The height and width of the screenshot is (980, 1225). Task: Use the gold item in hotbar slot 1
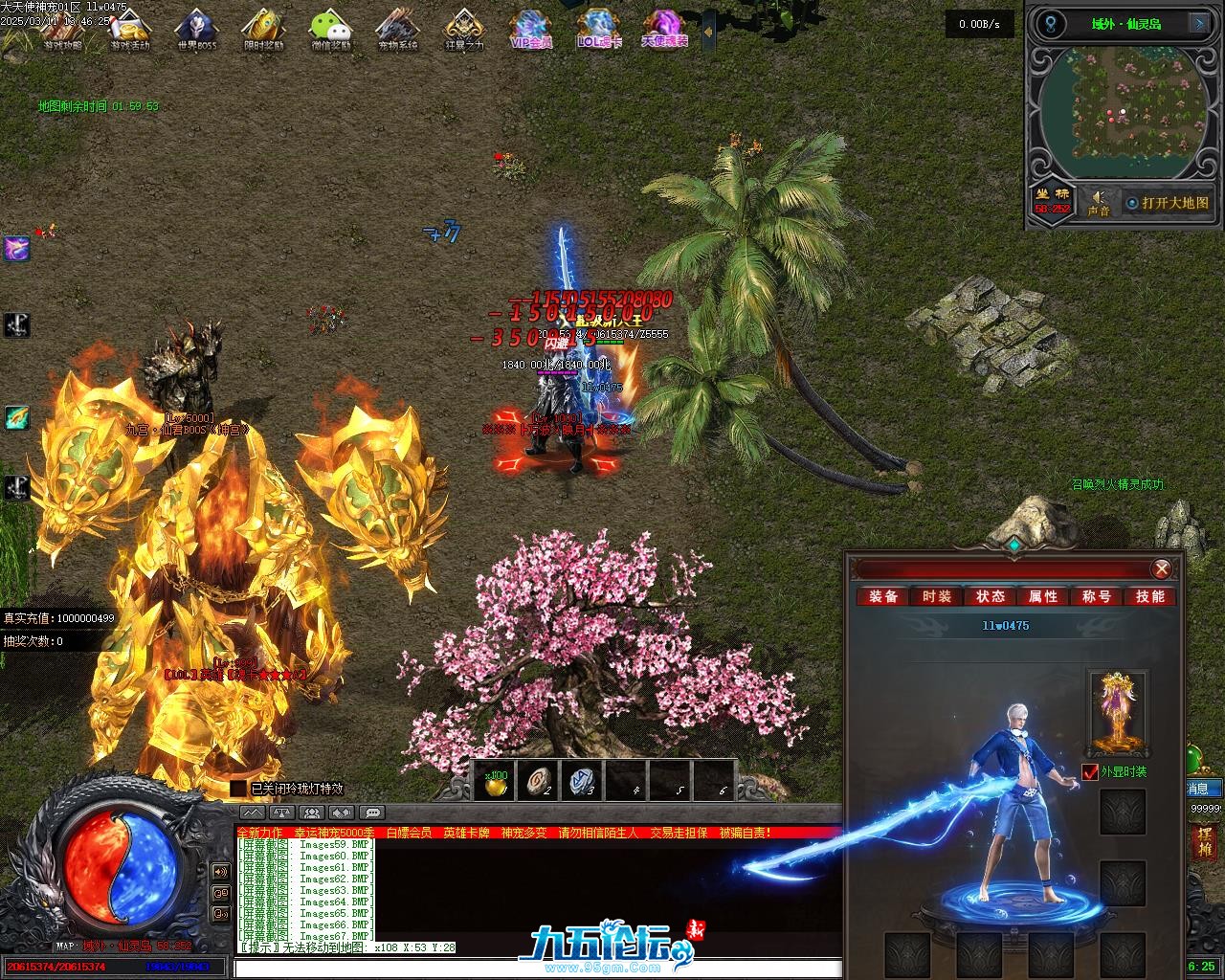click(496, 781)
